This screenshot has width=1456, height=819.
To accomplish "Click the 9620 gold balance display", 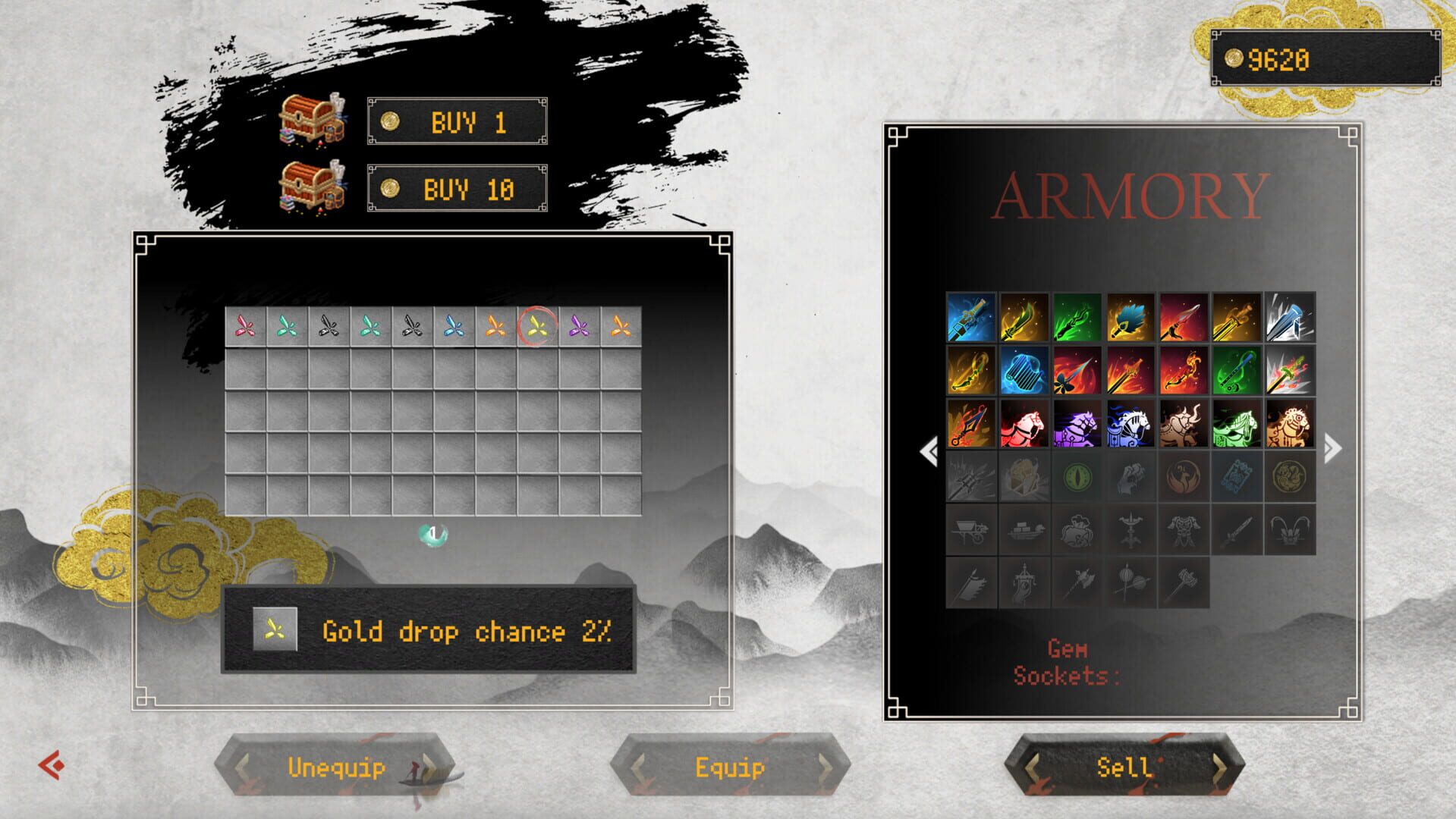I will (1326, 56).
